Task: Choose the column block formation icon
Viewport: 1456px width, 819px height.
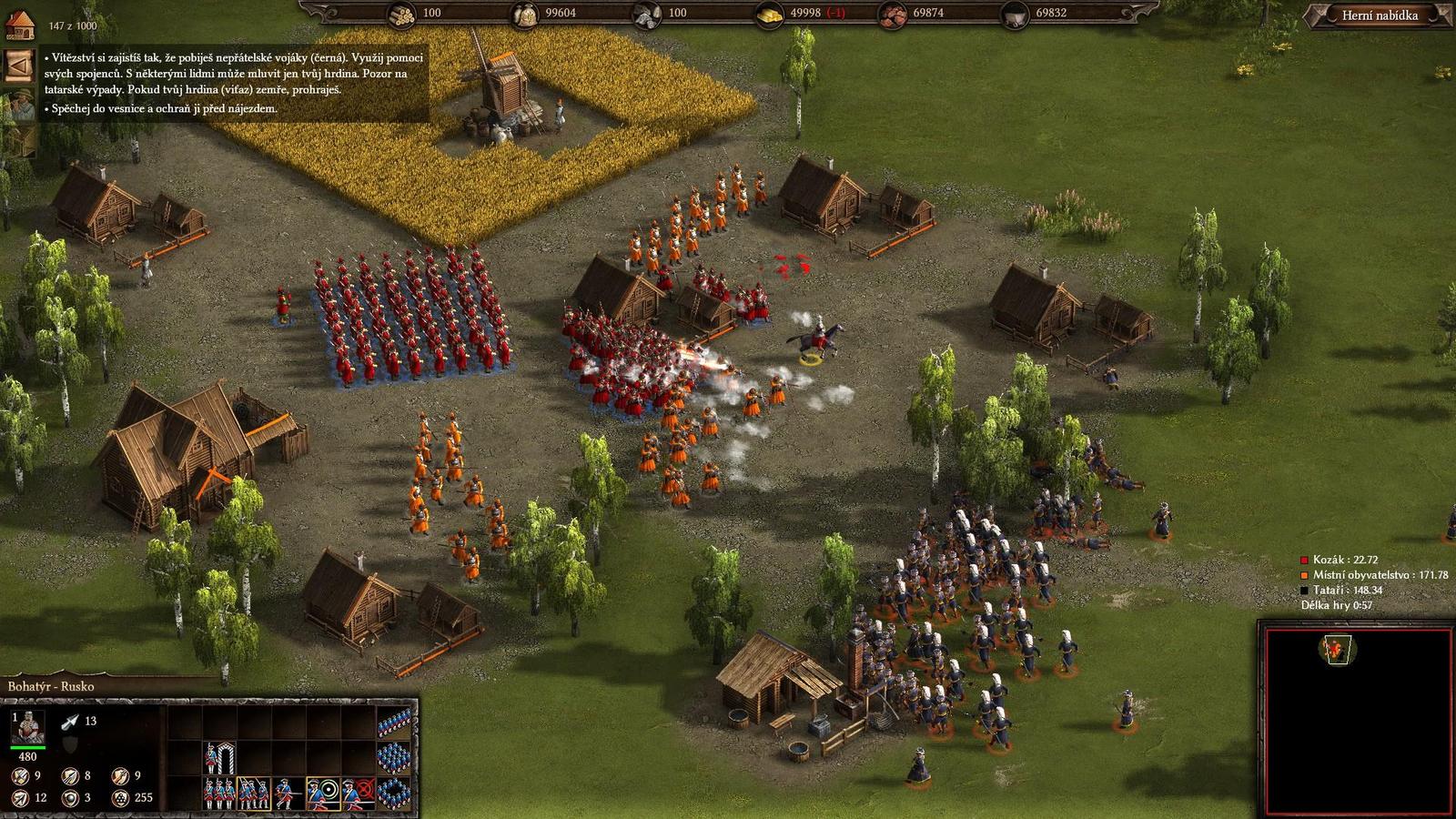Action: click(393, 757)
